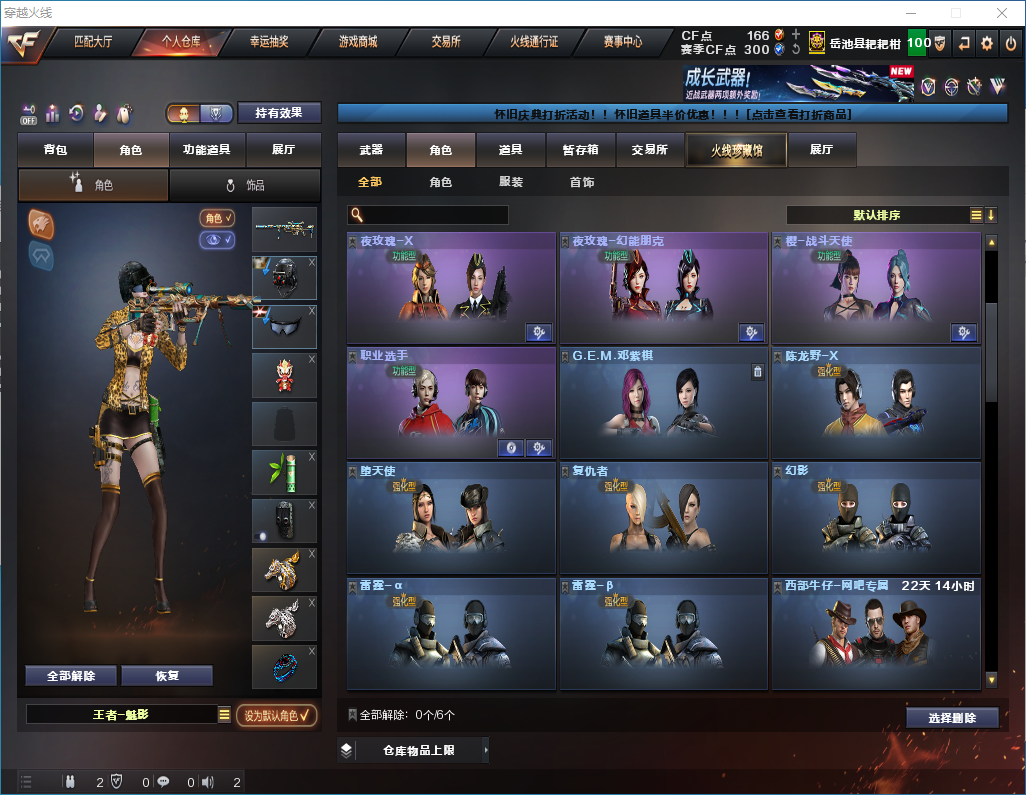The height and width of the screenshot is (795, 1026).
Task: Open 火线通行证 battle pass
Action: (x=534, y=42)
